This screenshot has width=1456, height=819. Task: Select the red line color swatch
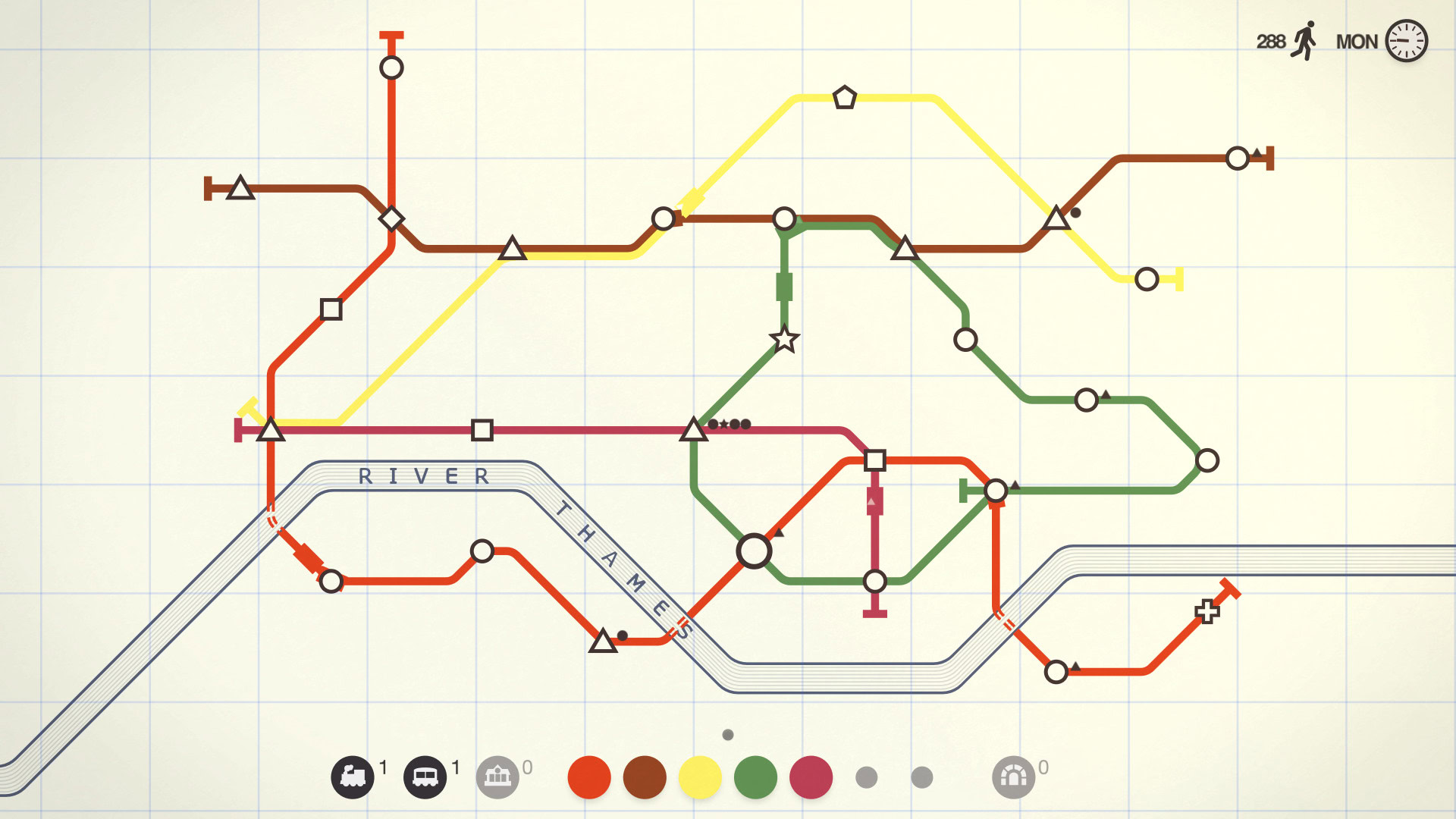coord(591,777)
